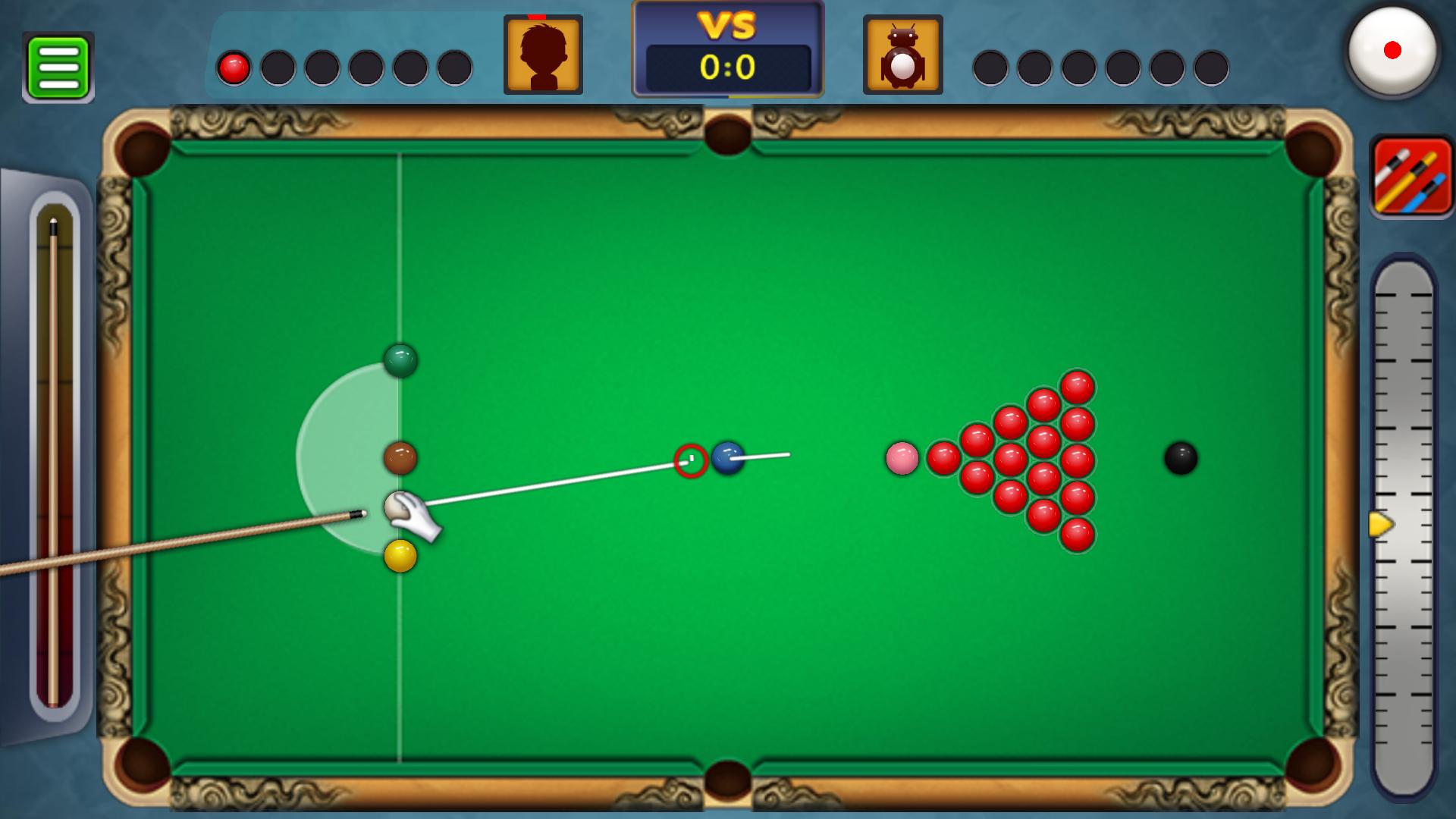Click the green ball above the baulk line
This screenshot has width=1456, height=819.
[400, 362]
